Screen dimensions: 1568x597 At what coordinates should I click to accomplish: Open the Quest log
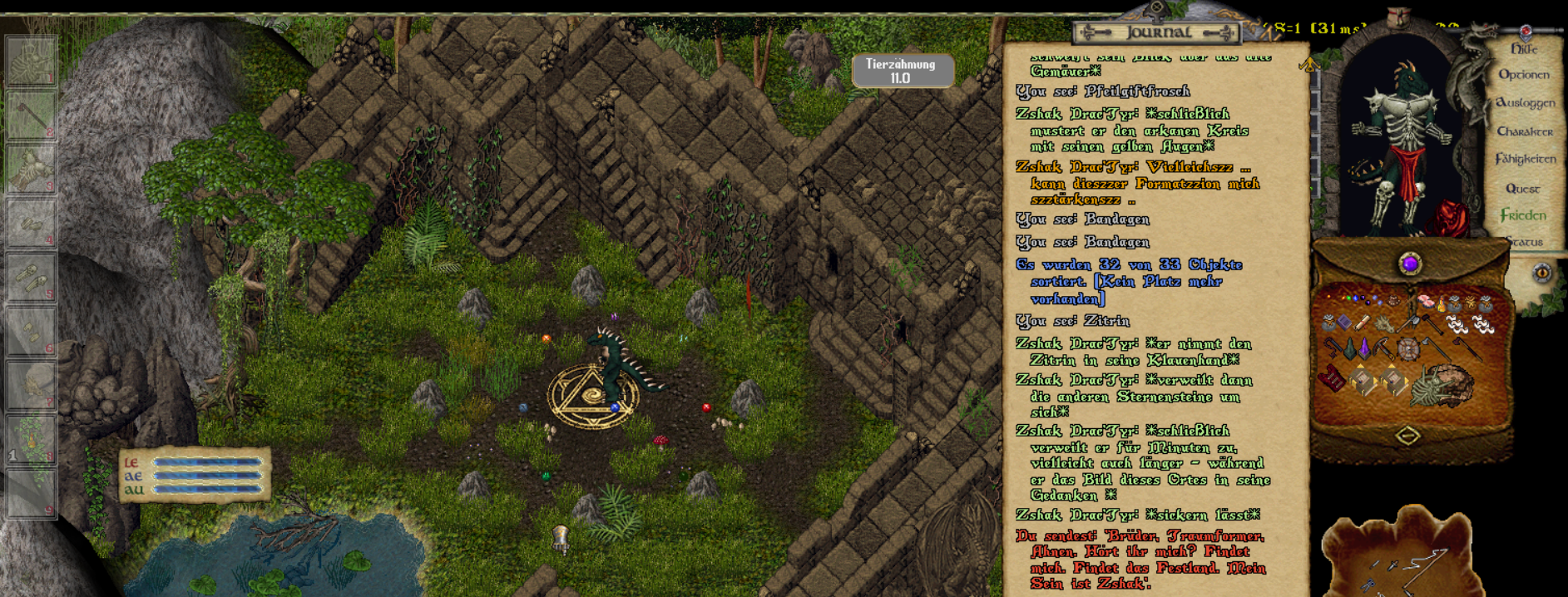tap(1522, 189)
